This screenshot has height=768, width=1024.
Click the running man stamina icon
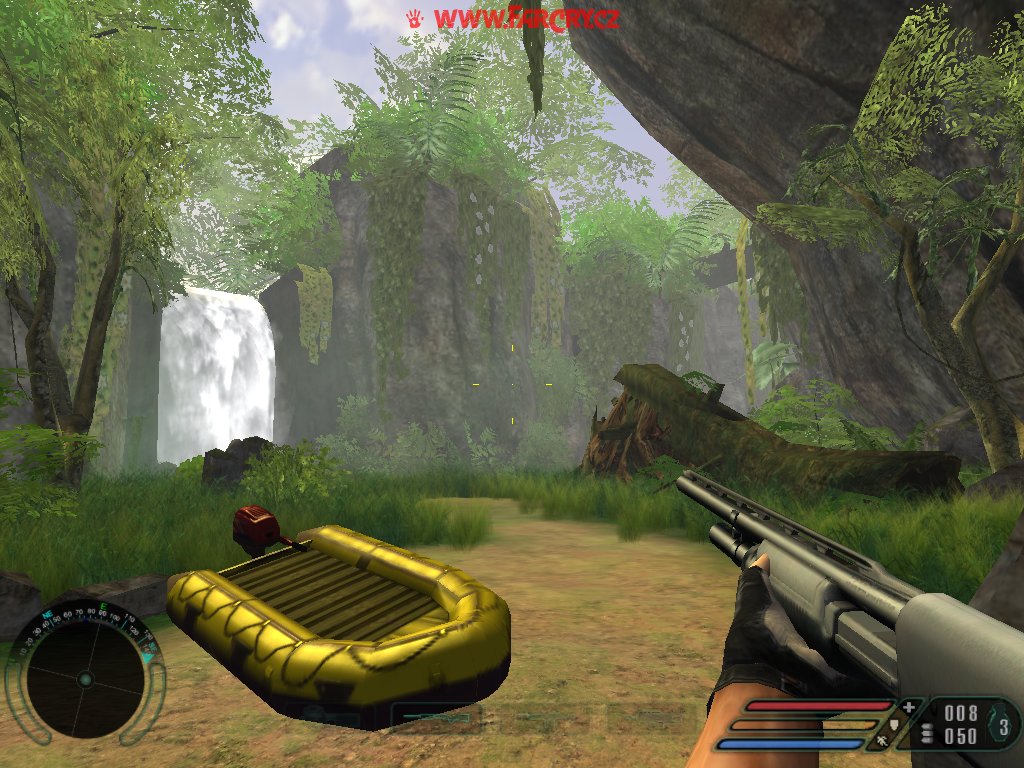(x=880, y=742)
